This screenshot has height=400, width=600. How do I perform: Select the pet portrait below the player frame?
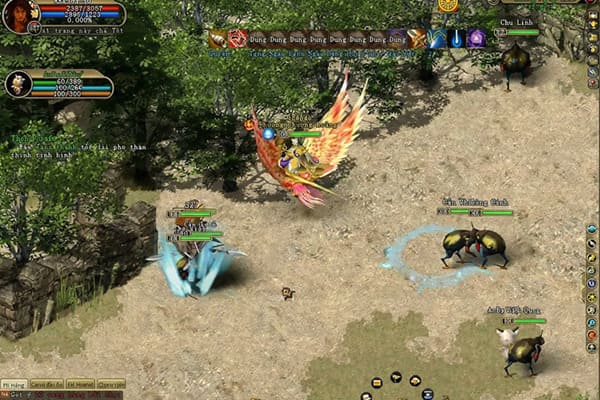click(x=18, y=84)
